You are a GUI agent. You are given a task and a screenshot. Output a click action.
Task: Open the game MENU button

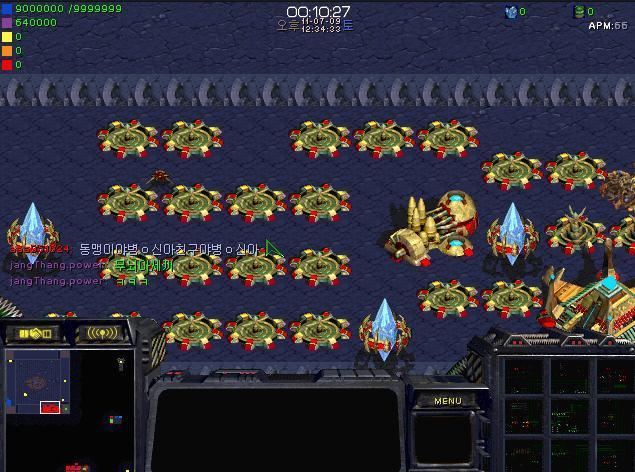[x=447, y=401]
